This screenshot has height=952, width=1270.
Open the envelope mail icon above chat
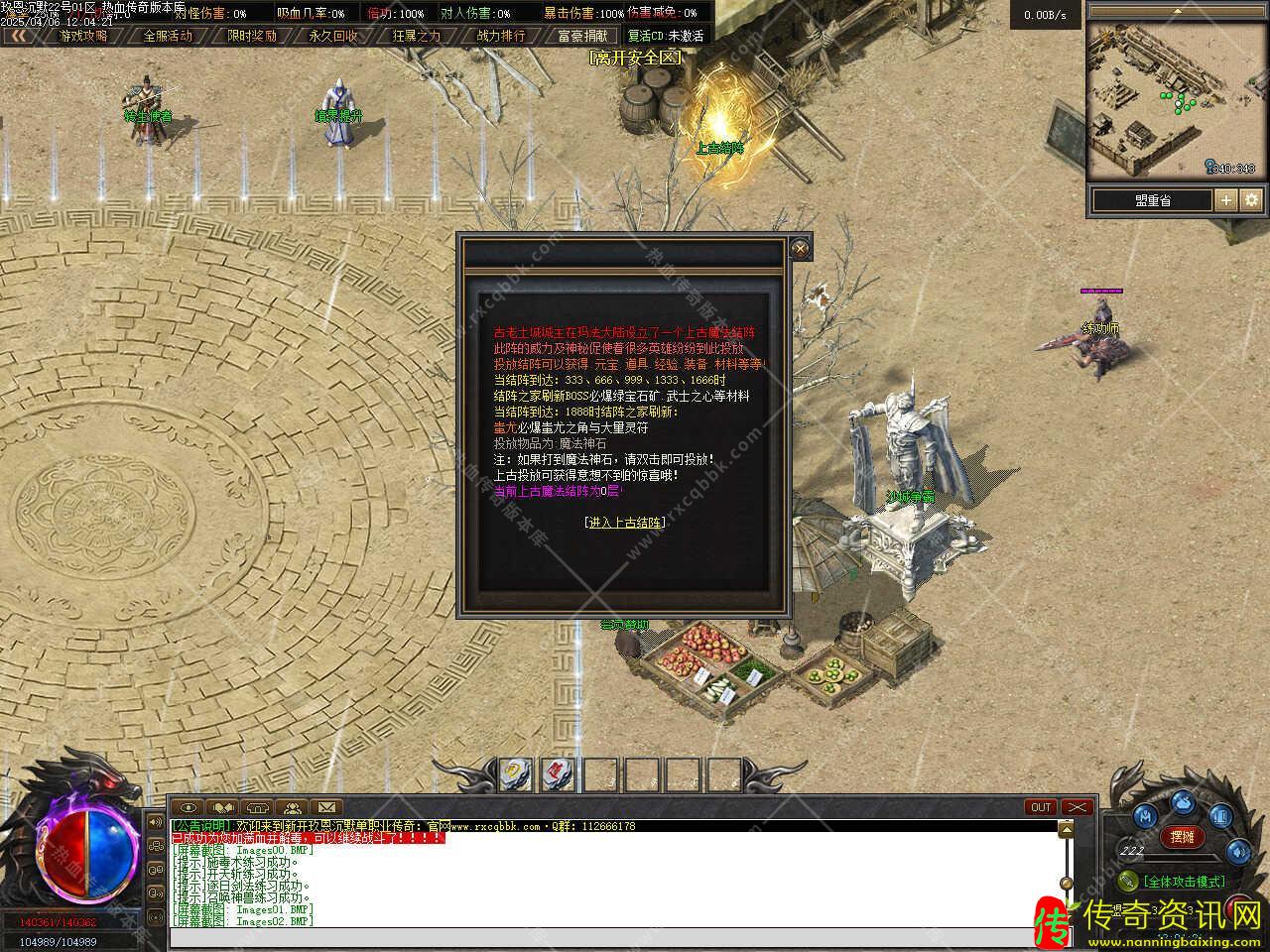(x=326, y=807)
